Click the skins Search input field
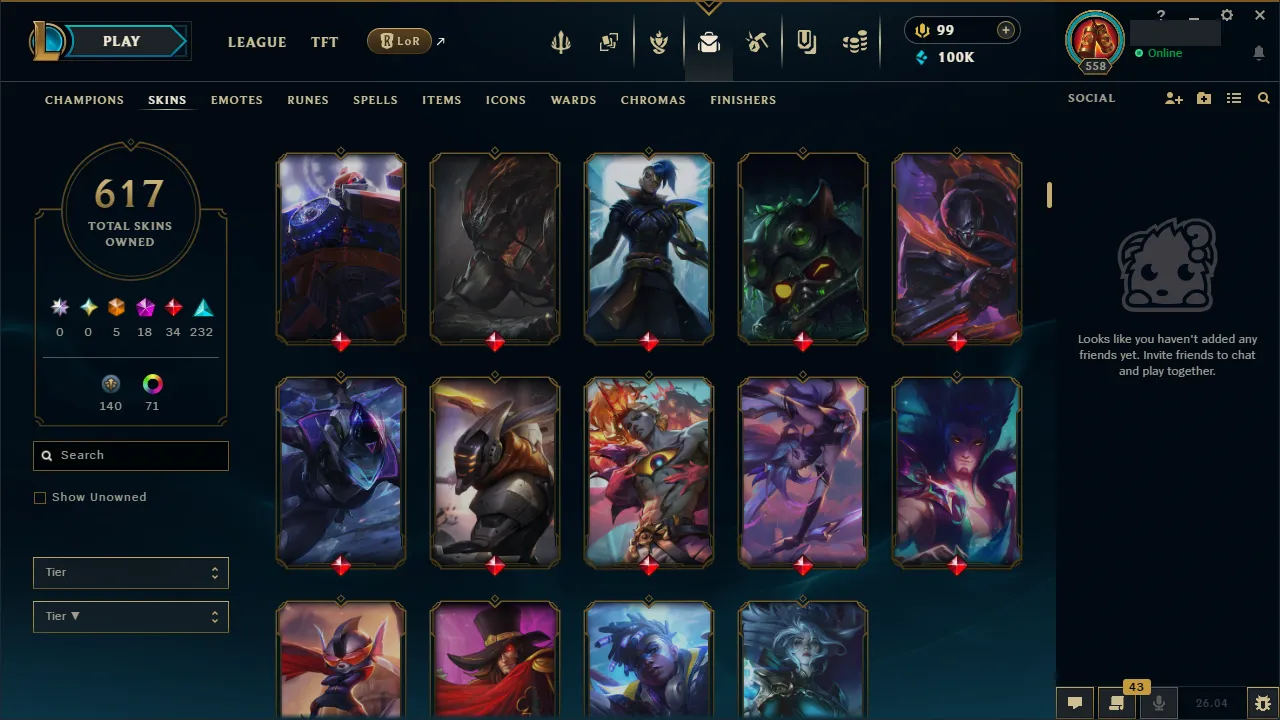 click(x=130, y=455)
